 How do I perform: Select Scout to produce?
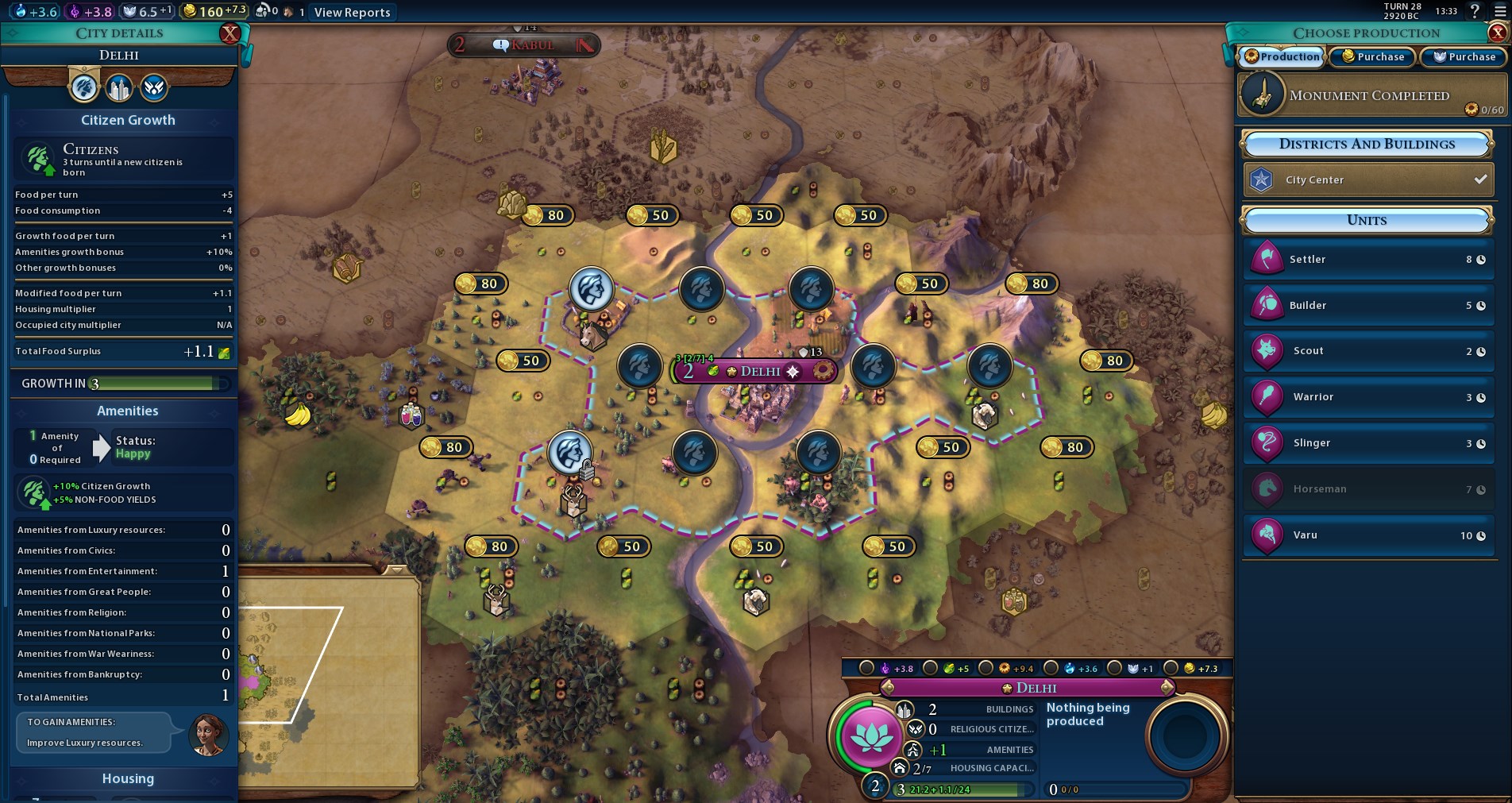click(1367, 351)
